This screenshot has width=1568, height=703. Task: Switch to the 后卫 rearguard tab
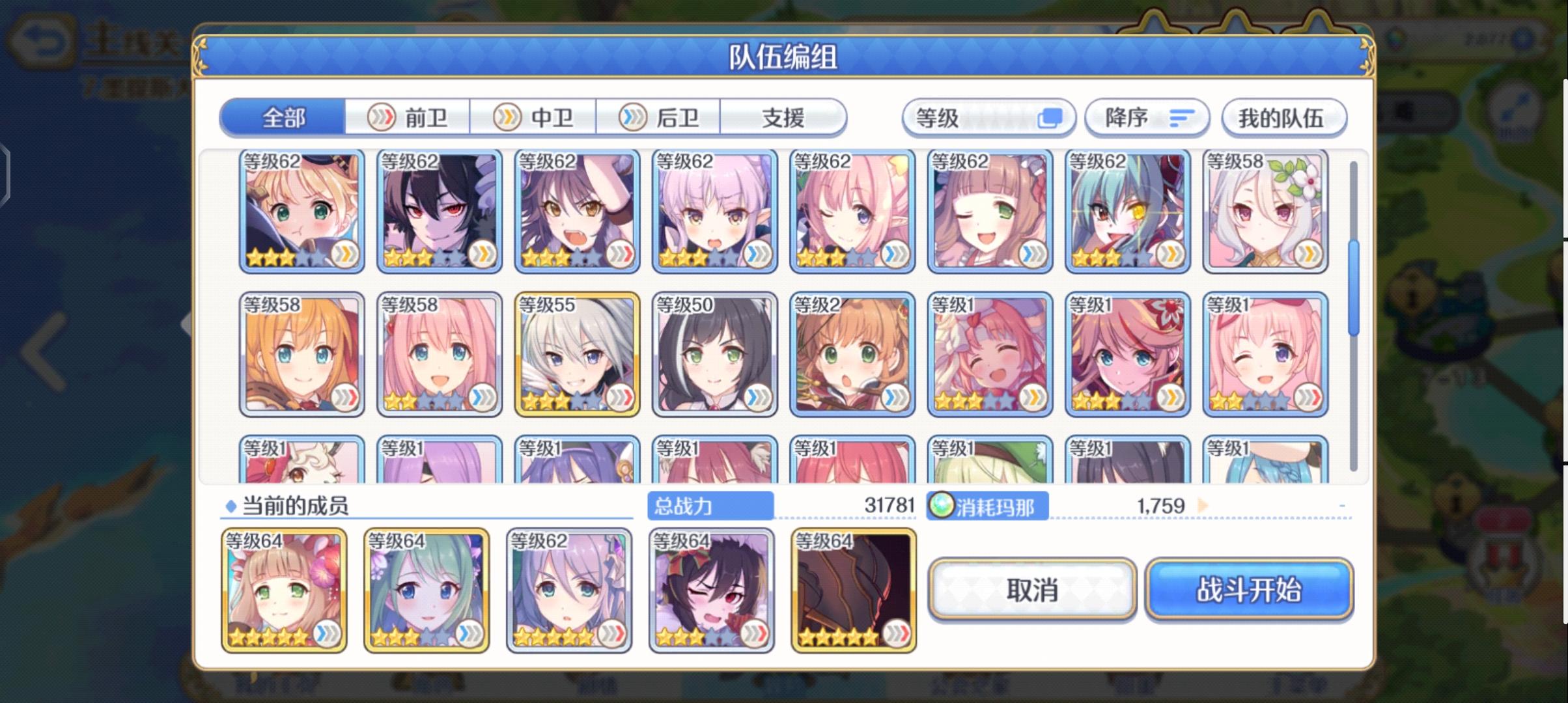pyautogui.click(x=658, y=117)
